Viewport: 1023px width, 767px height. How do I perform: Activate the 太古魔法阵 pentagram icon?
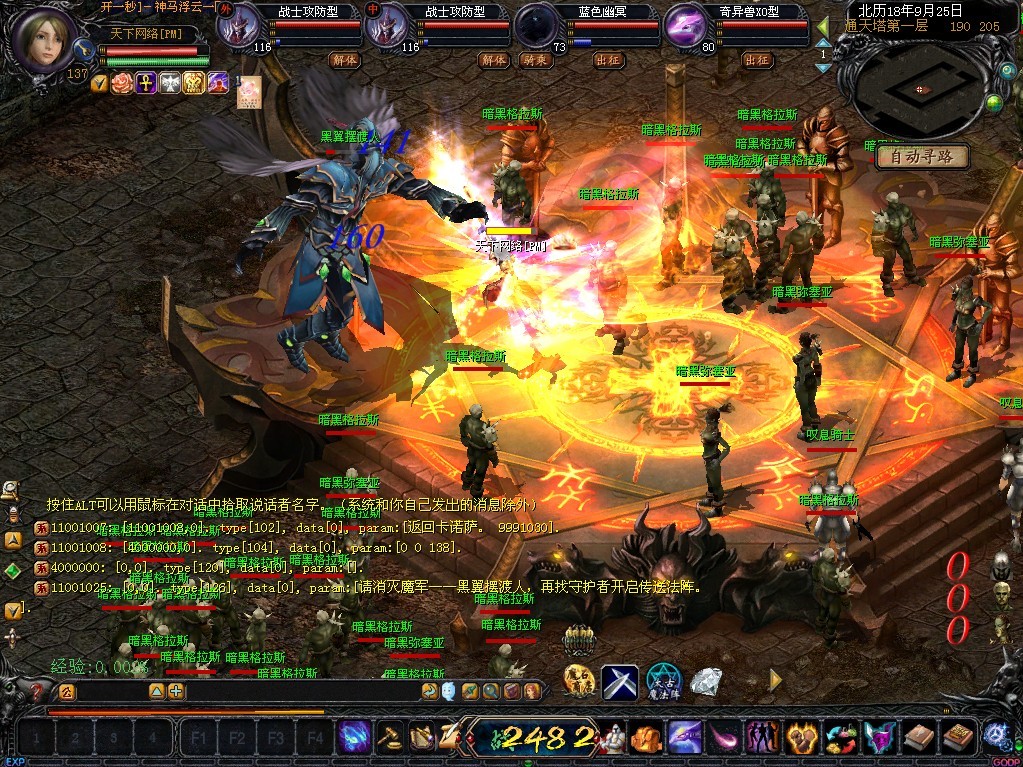click(663, 681)
